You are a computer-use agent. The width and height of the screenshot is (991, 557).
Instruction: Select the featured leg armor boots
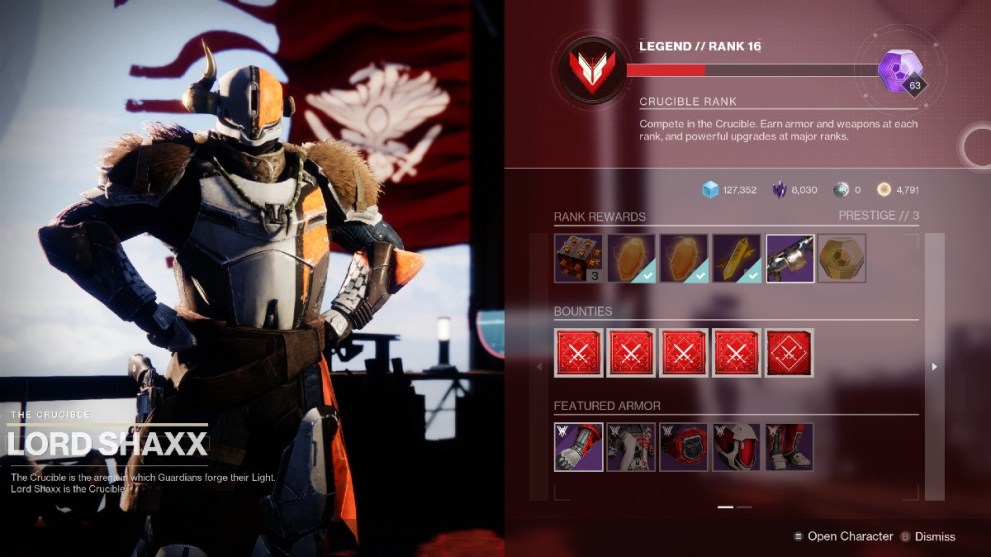pos(790,447)
